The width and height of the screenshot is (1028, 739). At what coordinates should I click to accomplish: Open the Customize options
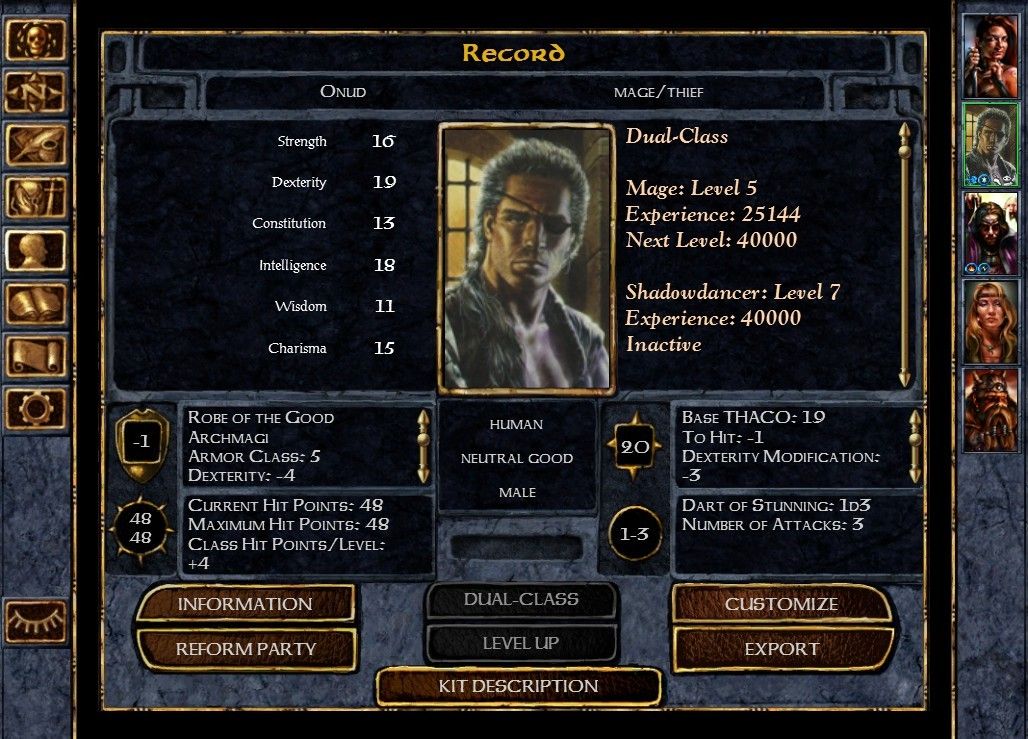click(x=781, y=604)
